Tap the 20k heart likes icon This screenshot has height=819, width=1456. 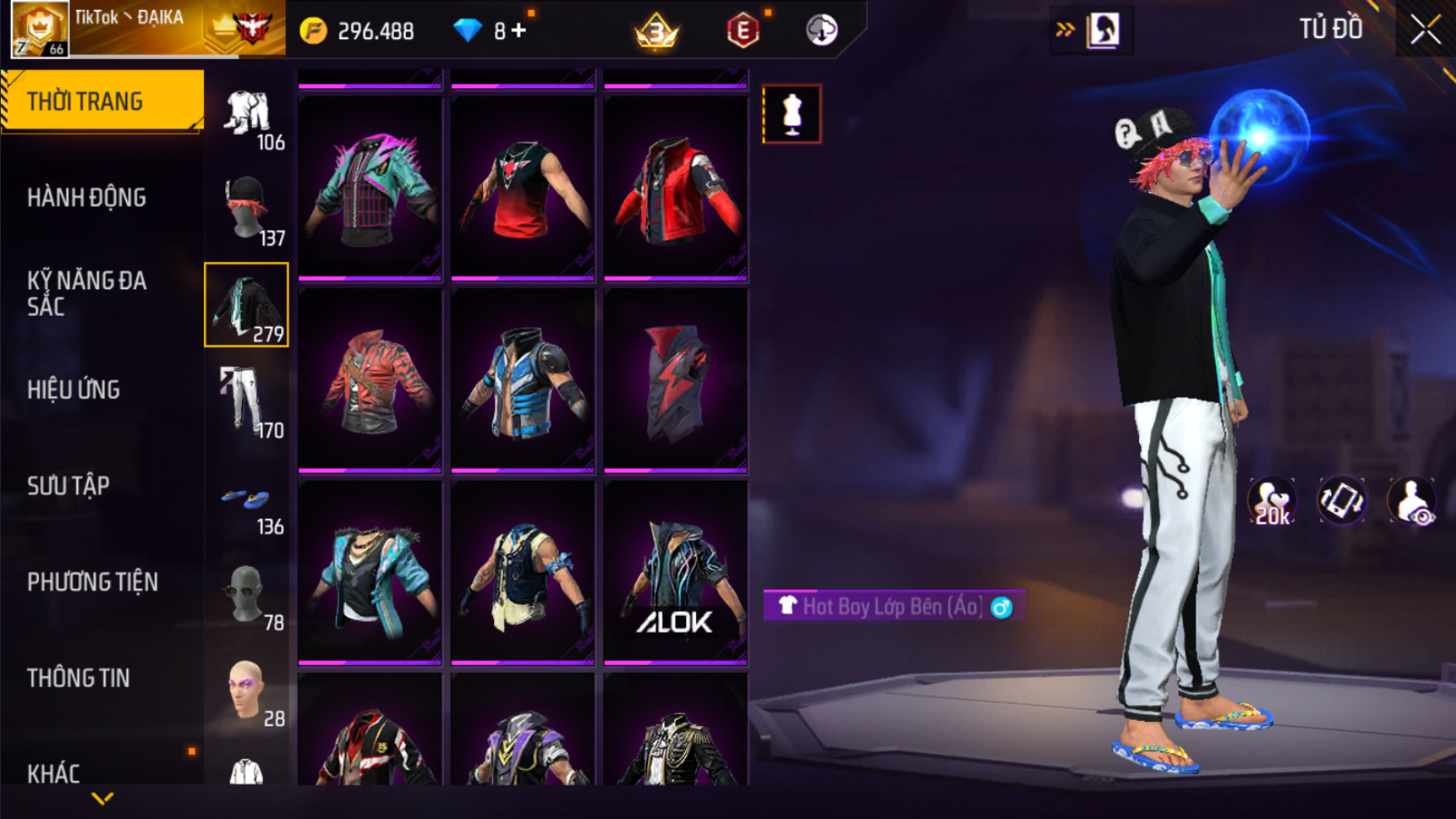tap(1271, 501)
